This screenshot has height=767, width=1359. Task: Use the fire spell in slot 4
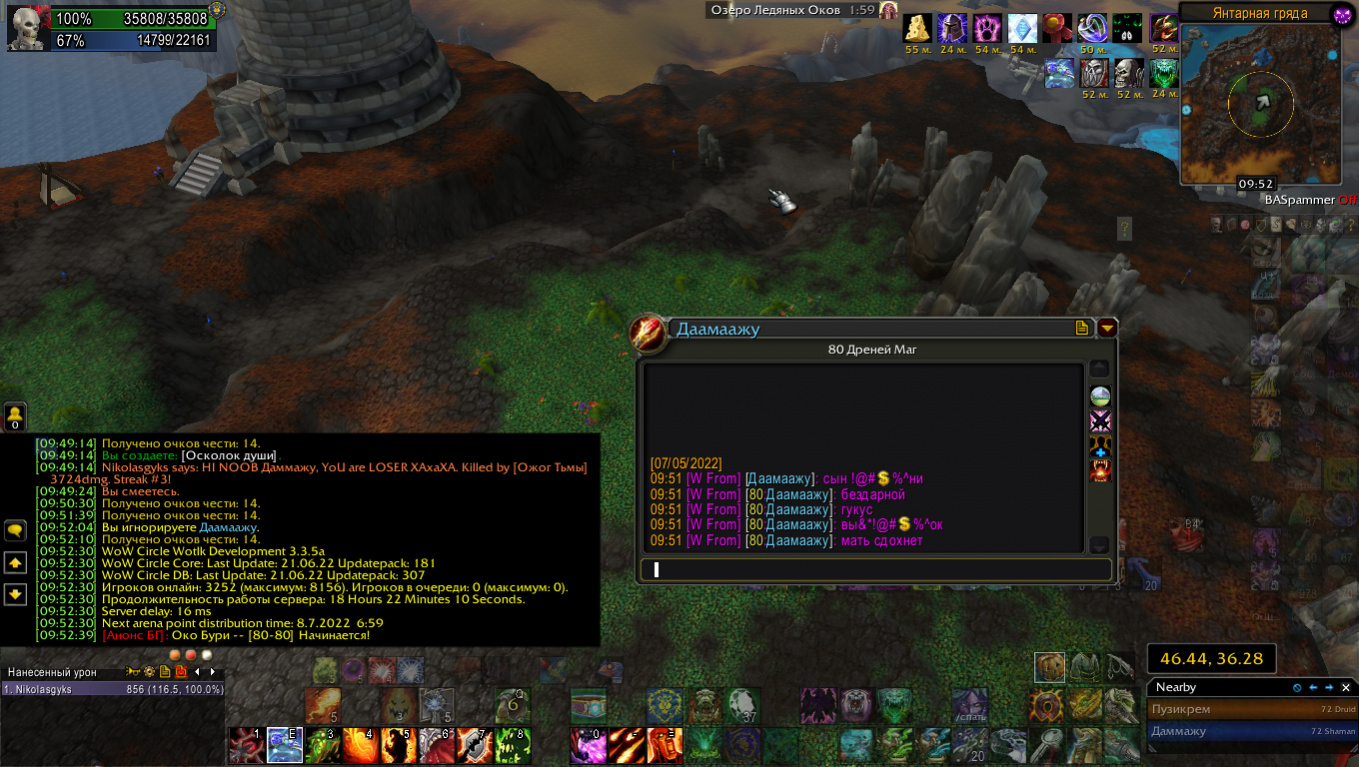pos(361,746)
